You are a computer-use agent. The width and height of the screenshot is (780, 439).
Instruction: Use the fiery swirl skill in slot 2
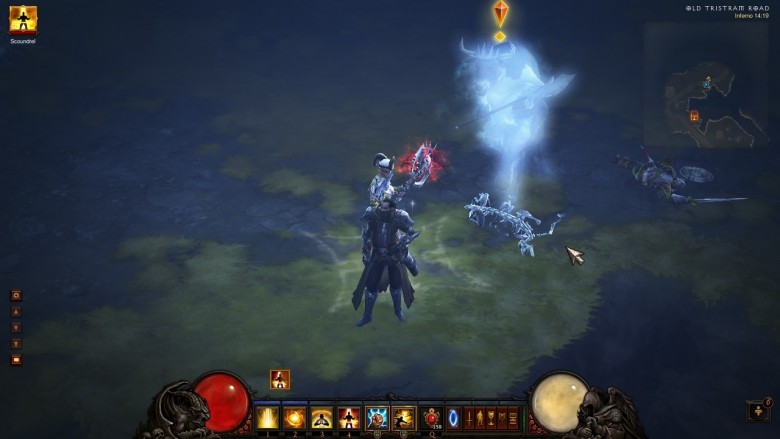tap(295, 417)
